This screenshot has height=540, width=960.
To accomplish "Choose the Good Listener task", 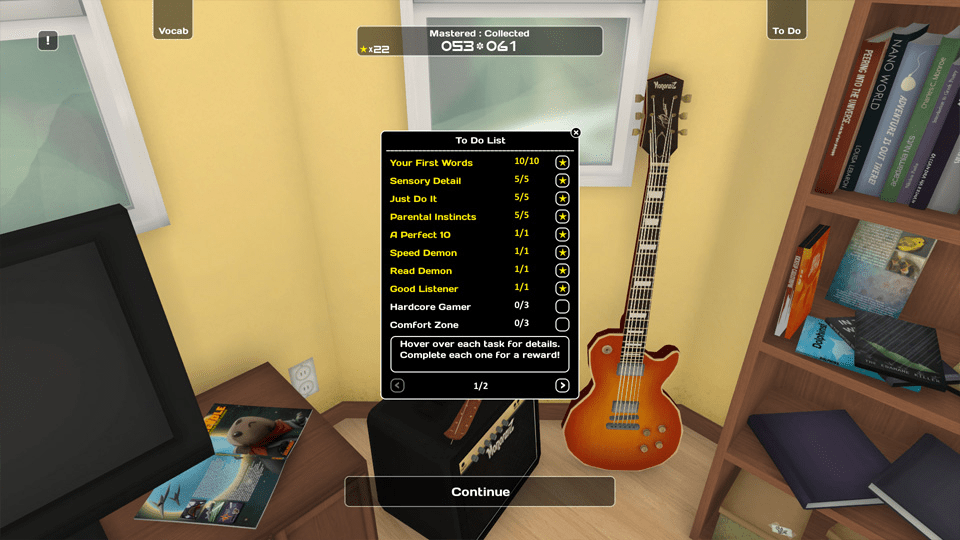I will click(423, 289).
